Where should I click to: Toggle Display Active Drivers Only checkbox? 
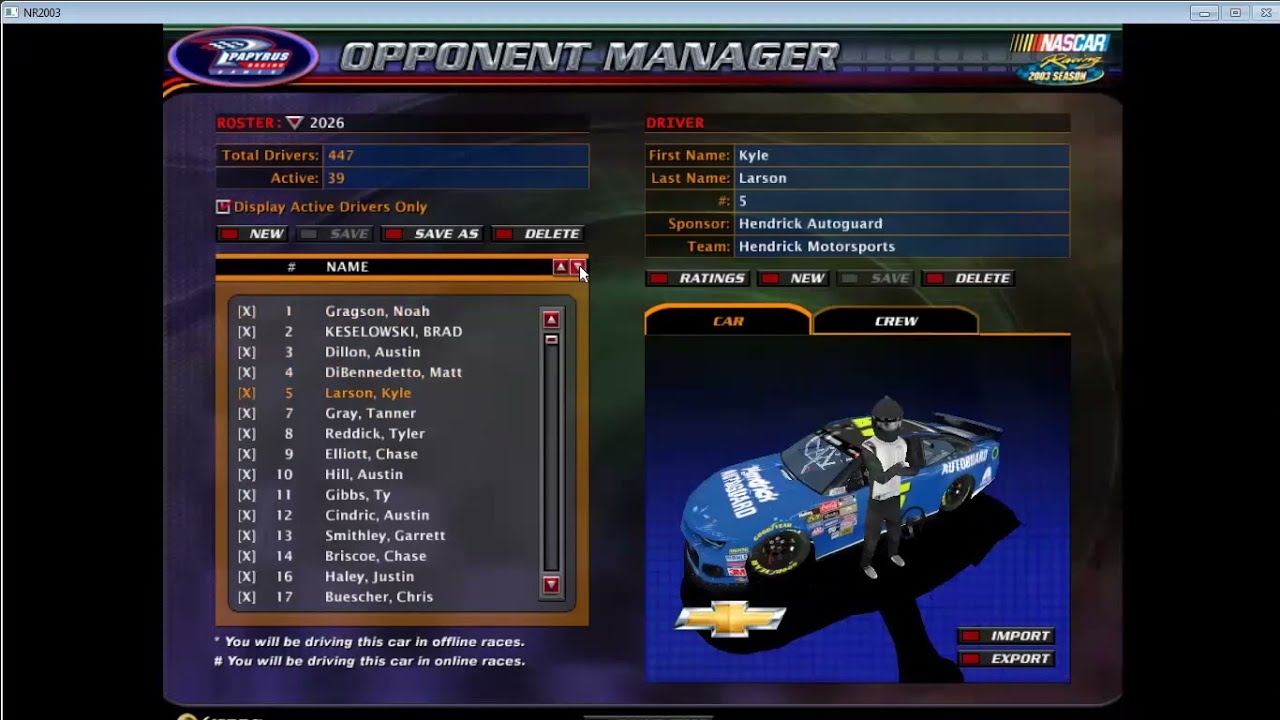[x=223, y=207]
